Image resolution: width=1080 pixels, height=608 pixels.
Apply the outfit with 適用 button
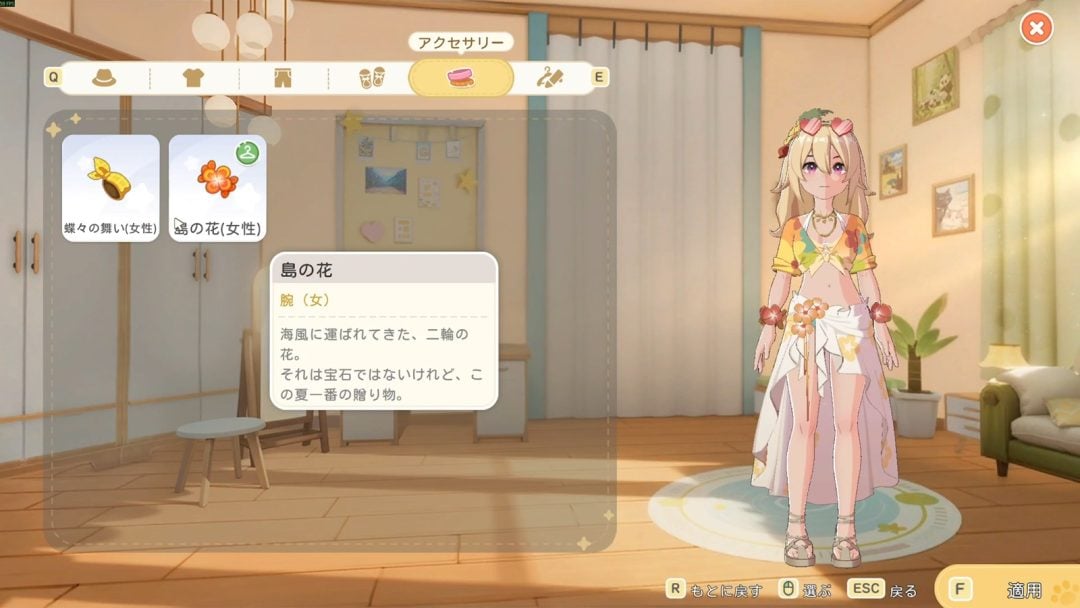(x=1010, y=590)
